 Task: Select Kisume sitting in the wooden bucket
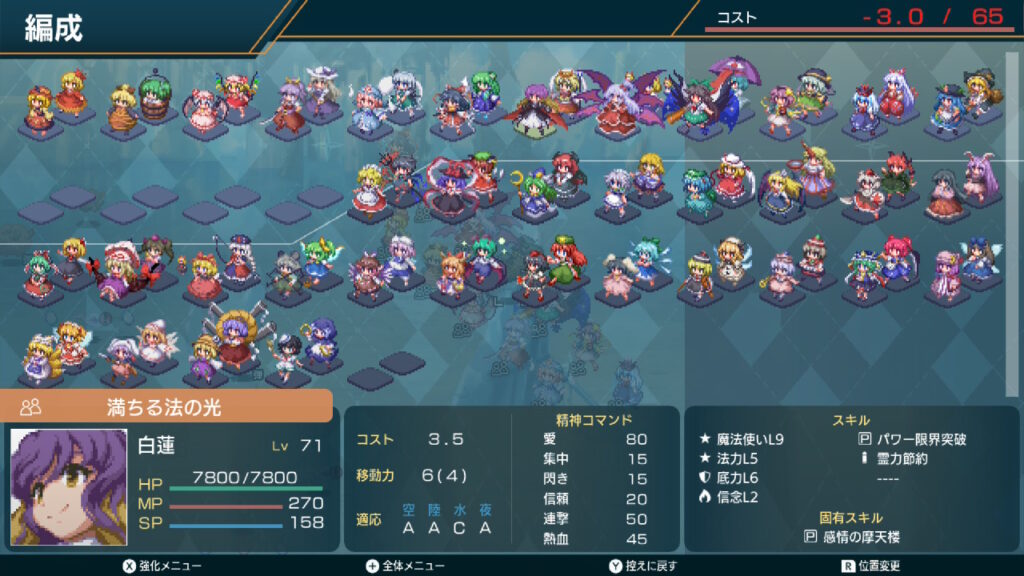click(152, 96)
